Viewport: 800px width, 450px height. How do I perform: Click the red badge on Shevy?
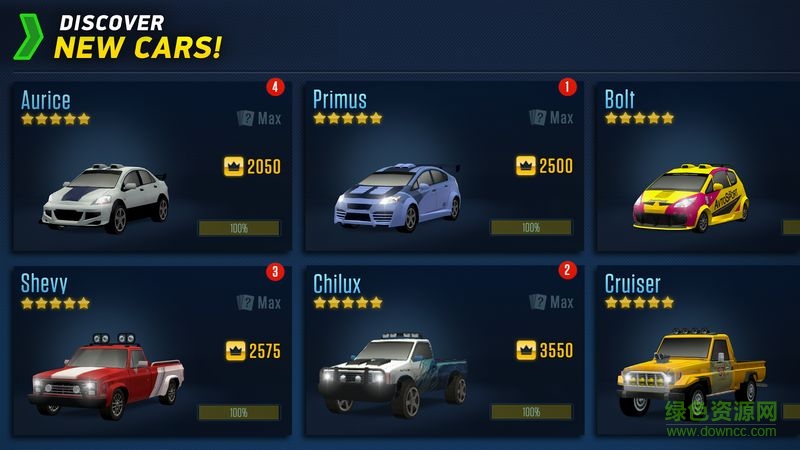(x=276, y=271)
